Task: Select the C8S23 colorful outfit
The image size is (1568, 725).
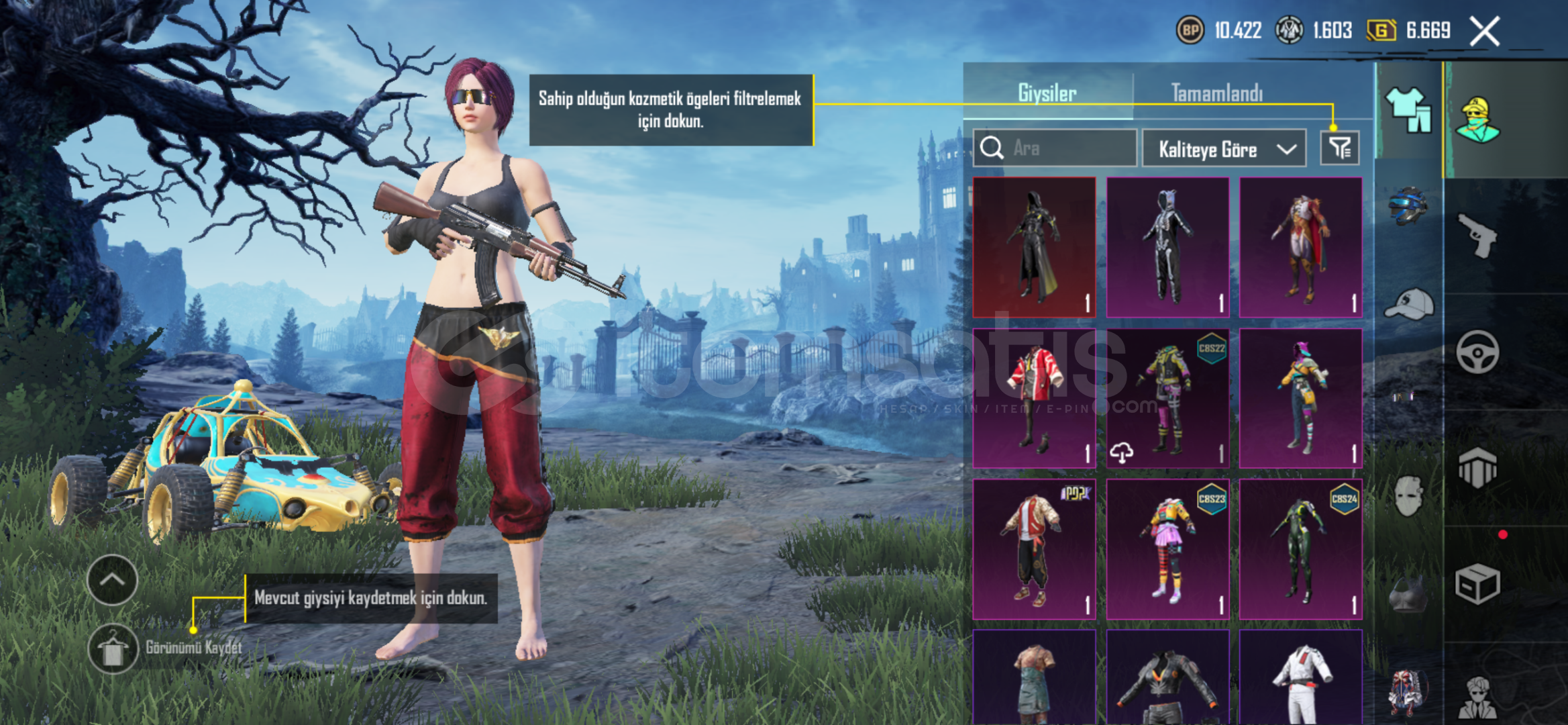Action: (1167, 548)
